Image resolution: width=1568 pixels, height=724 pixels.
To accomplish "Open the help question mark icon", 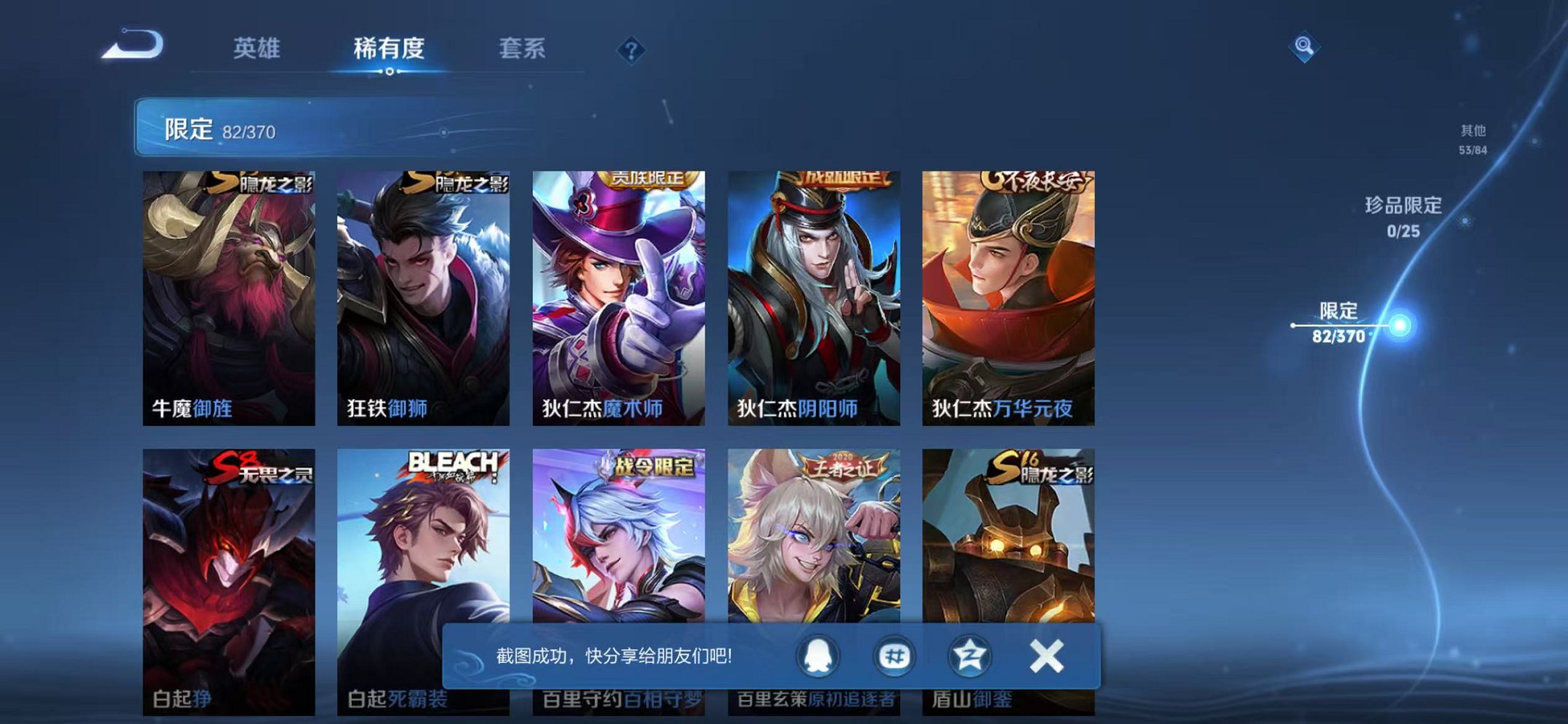I will pos(631,50).
